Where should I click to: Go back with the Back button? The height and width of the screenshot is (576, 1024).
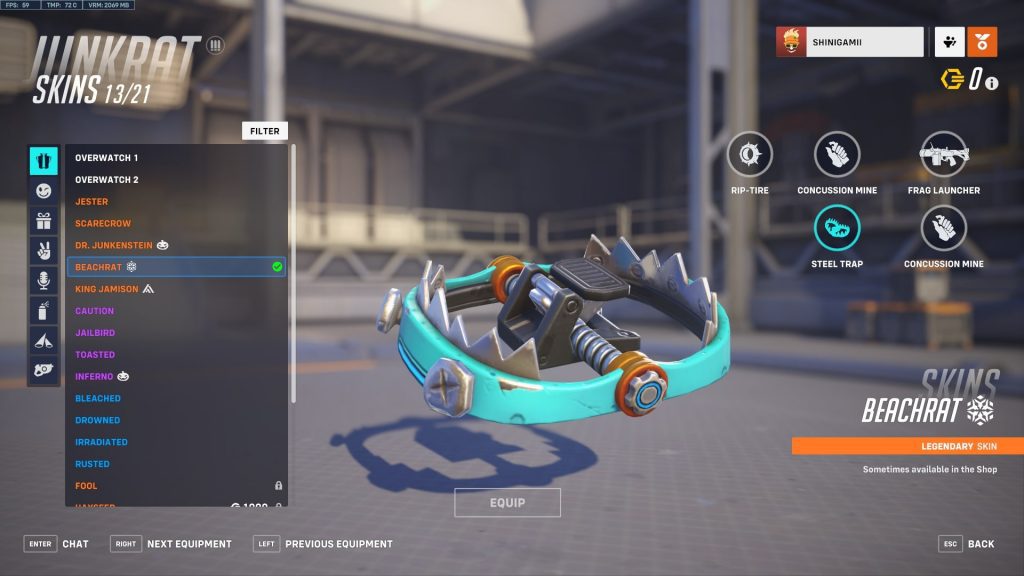967,544
